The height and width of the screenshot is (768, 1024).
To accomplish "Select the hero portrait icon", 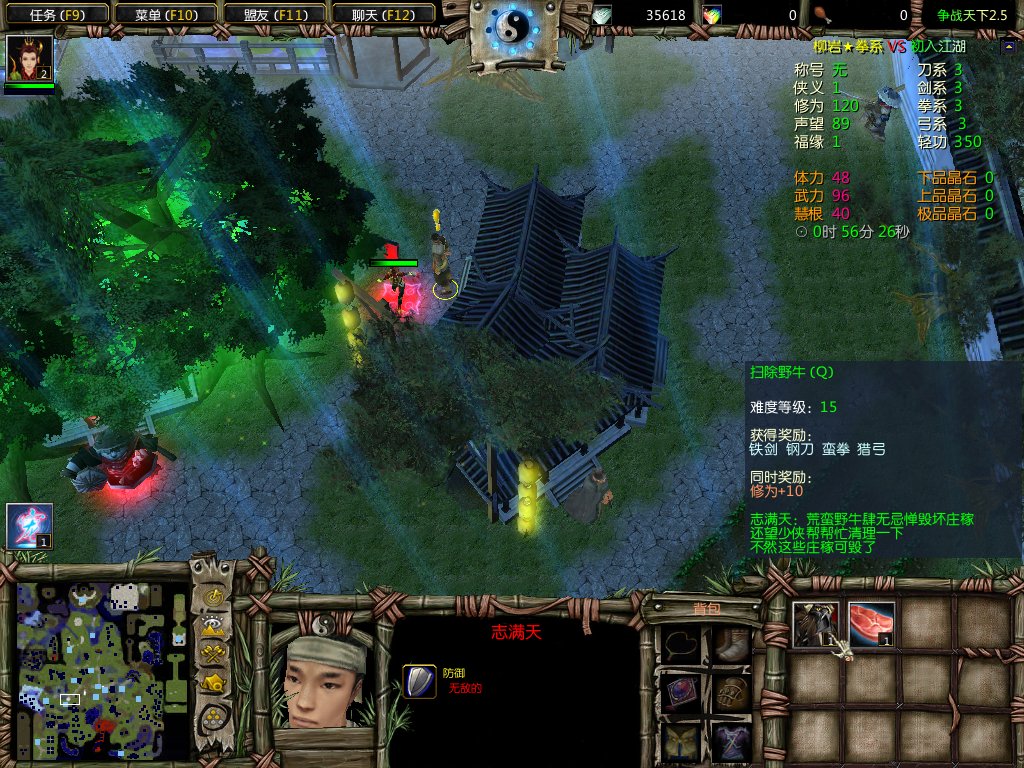I will [29, 59].
